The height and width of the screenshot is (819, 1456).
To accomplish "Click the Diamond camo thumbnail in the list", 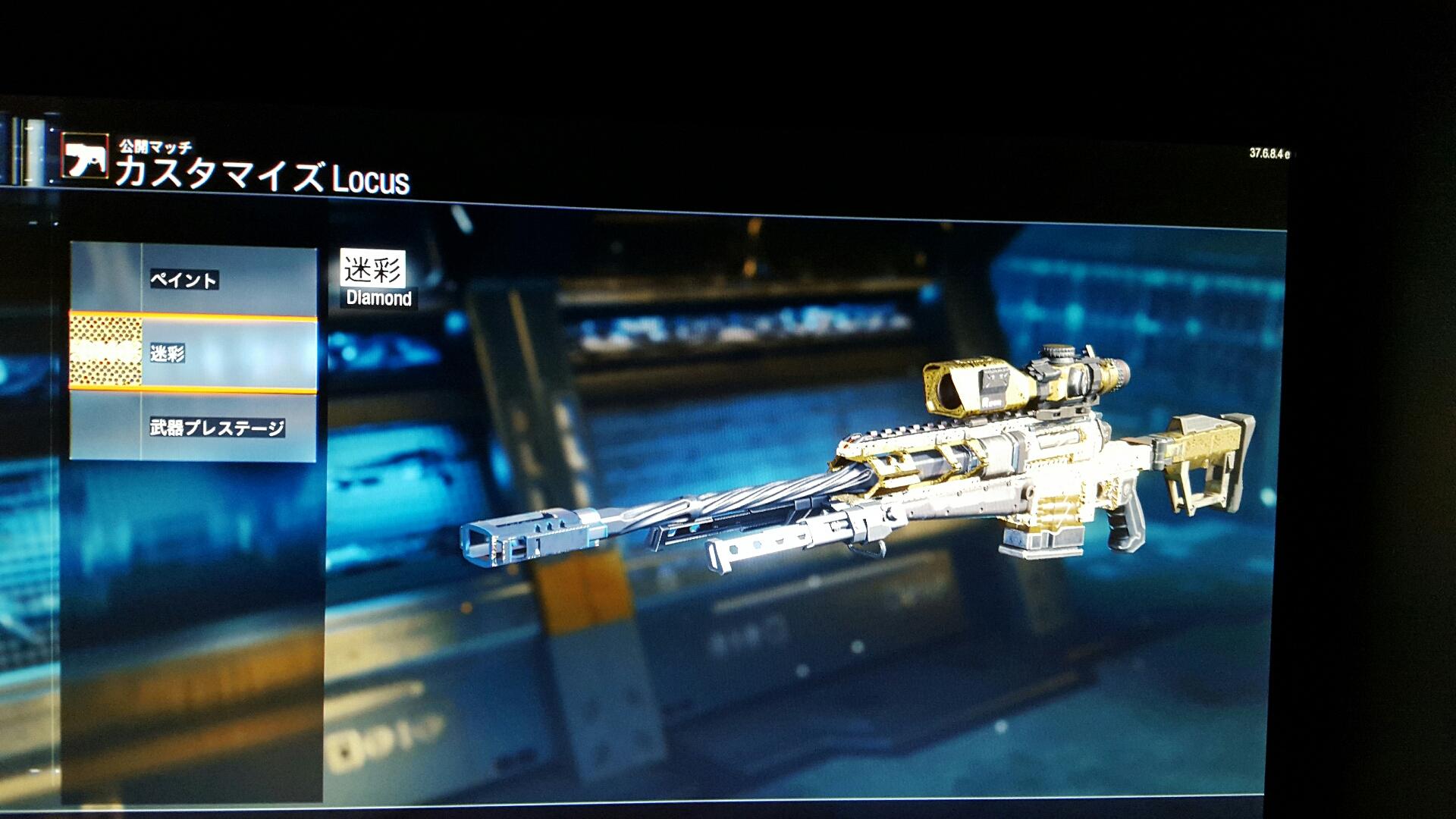I will point(105,352).
